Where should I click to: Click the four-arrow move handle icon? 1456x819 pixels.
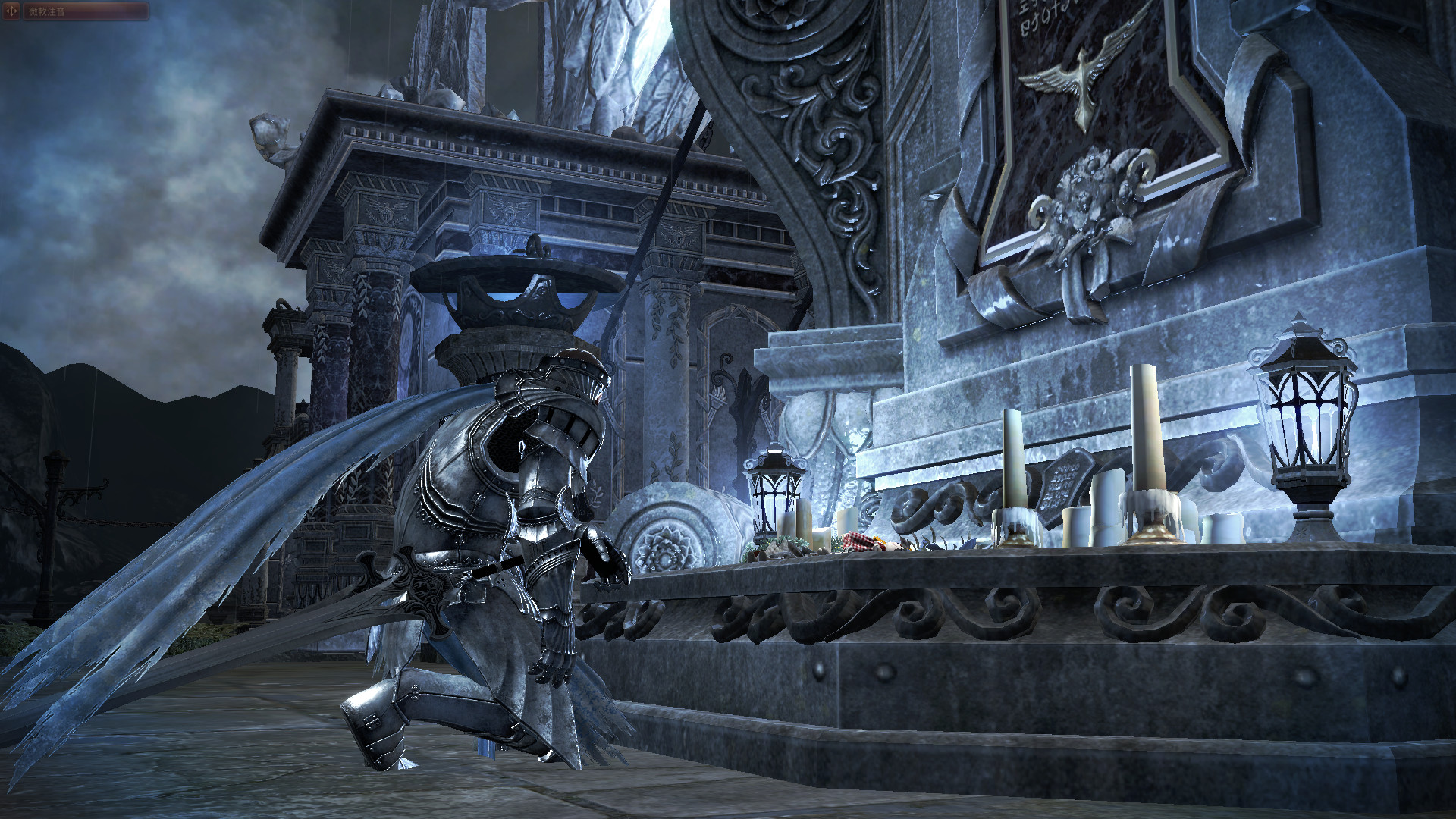(x=11, y=11)
